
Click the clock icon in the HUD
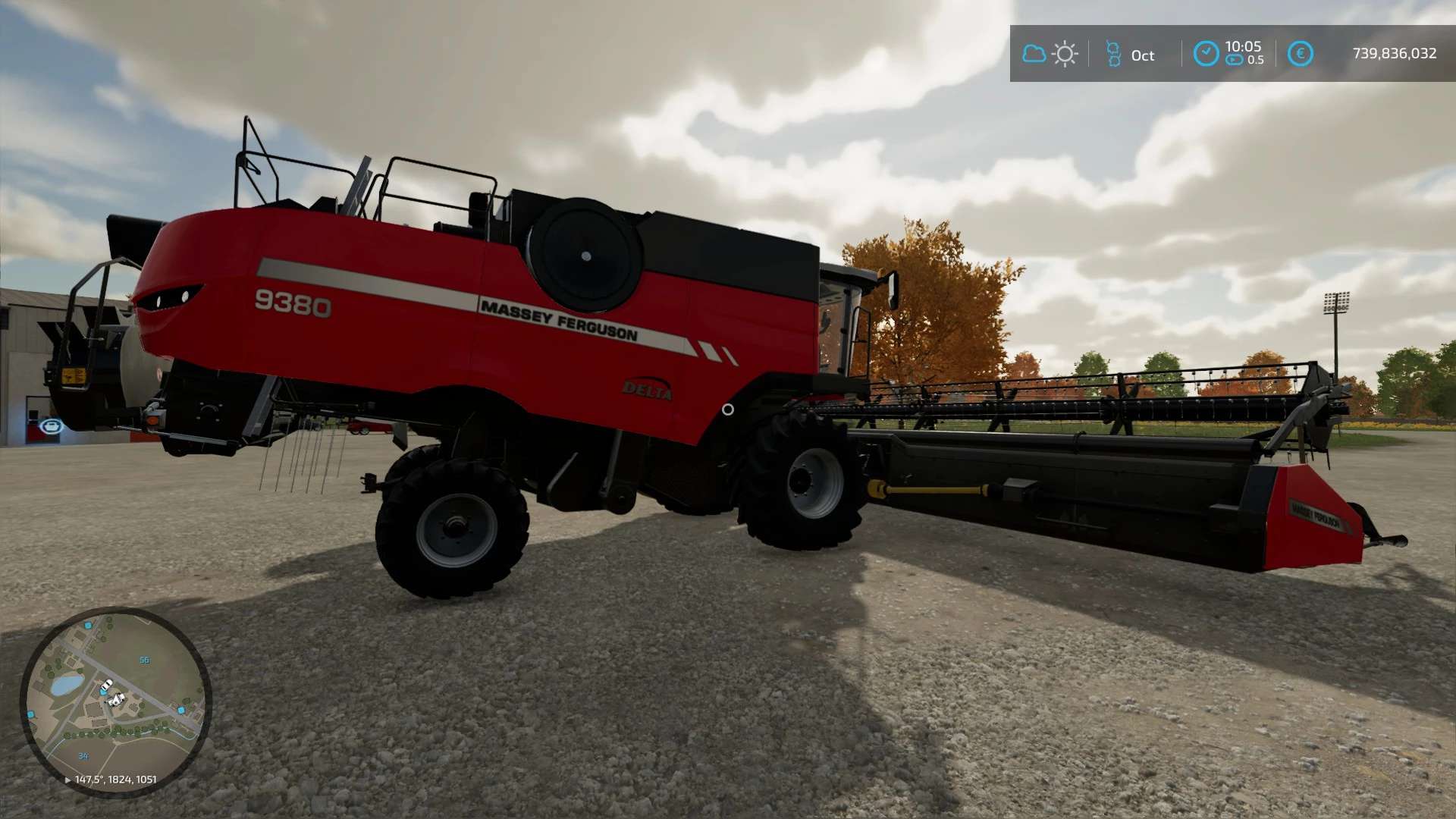tap(1206, 54)
